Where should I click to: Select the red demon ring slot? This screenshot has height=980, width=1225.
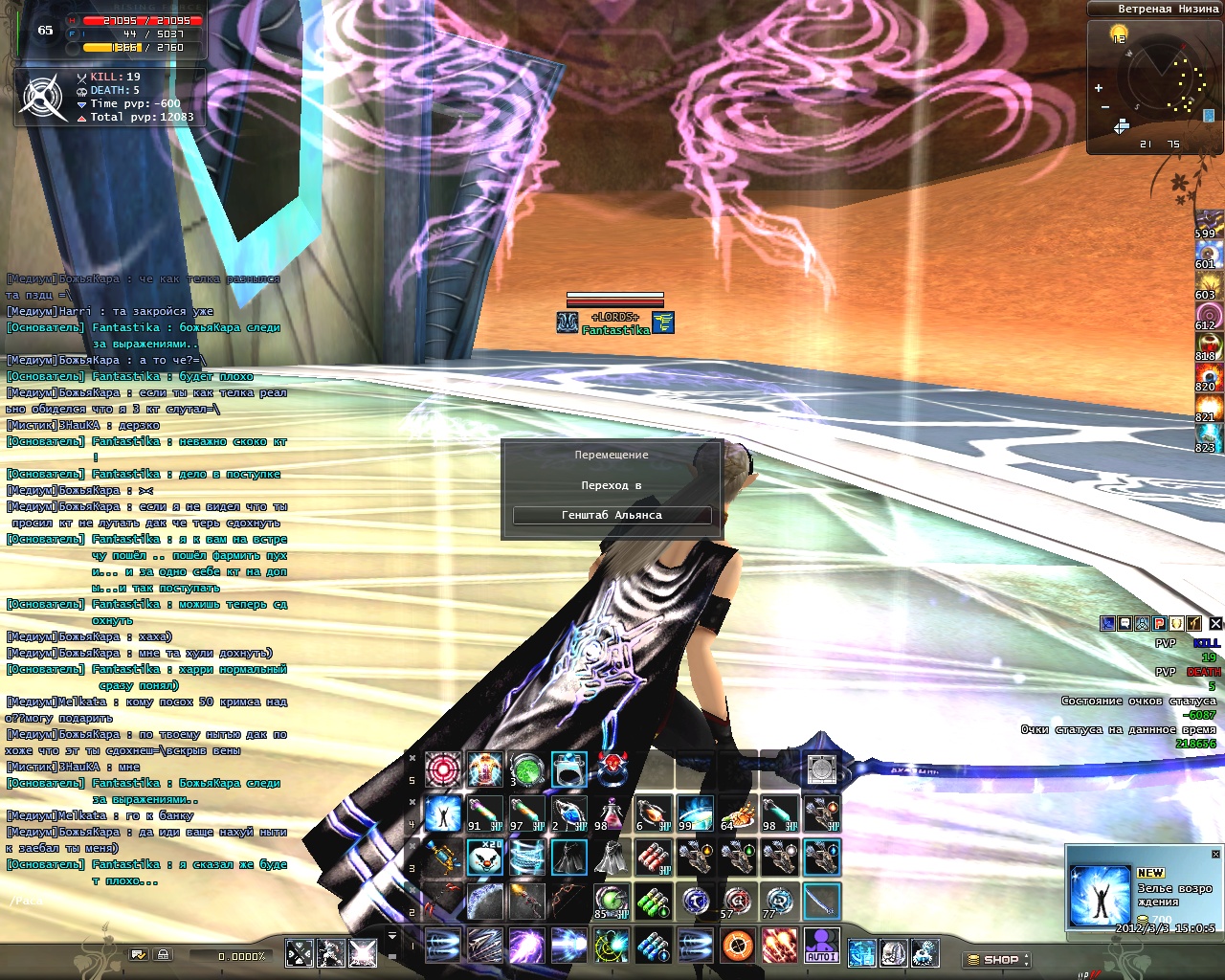coord(612,768)
